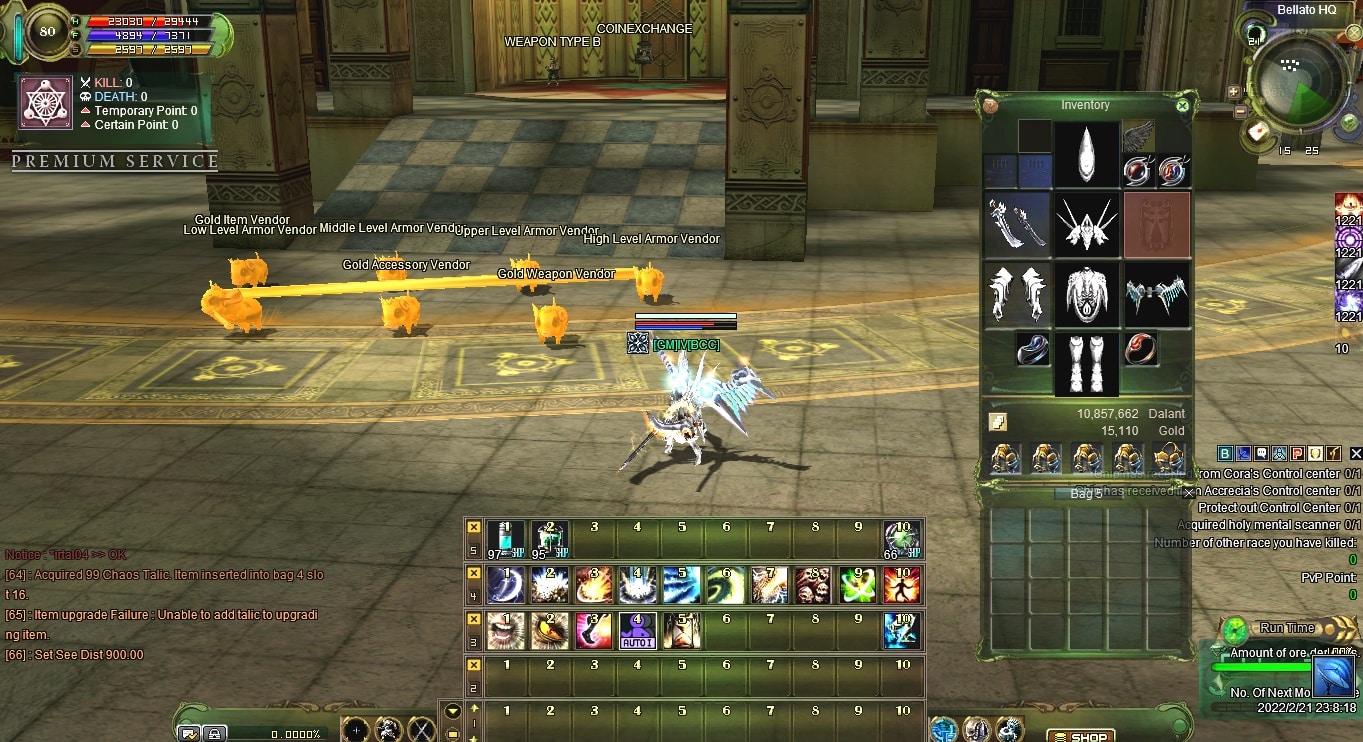Close hotbar row 5 with its X button
1363x742 pixels.
474,527
